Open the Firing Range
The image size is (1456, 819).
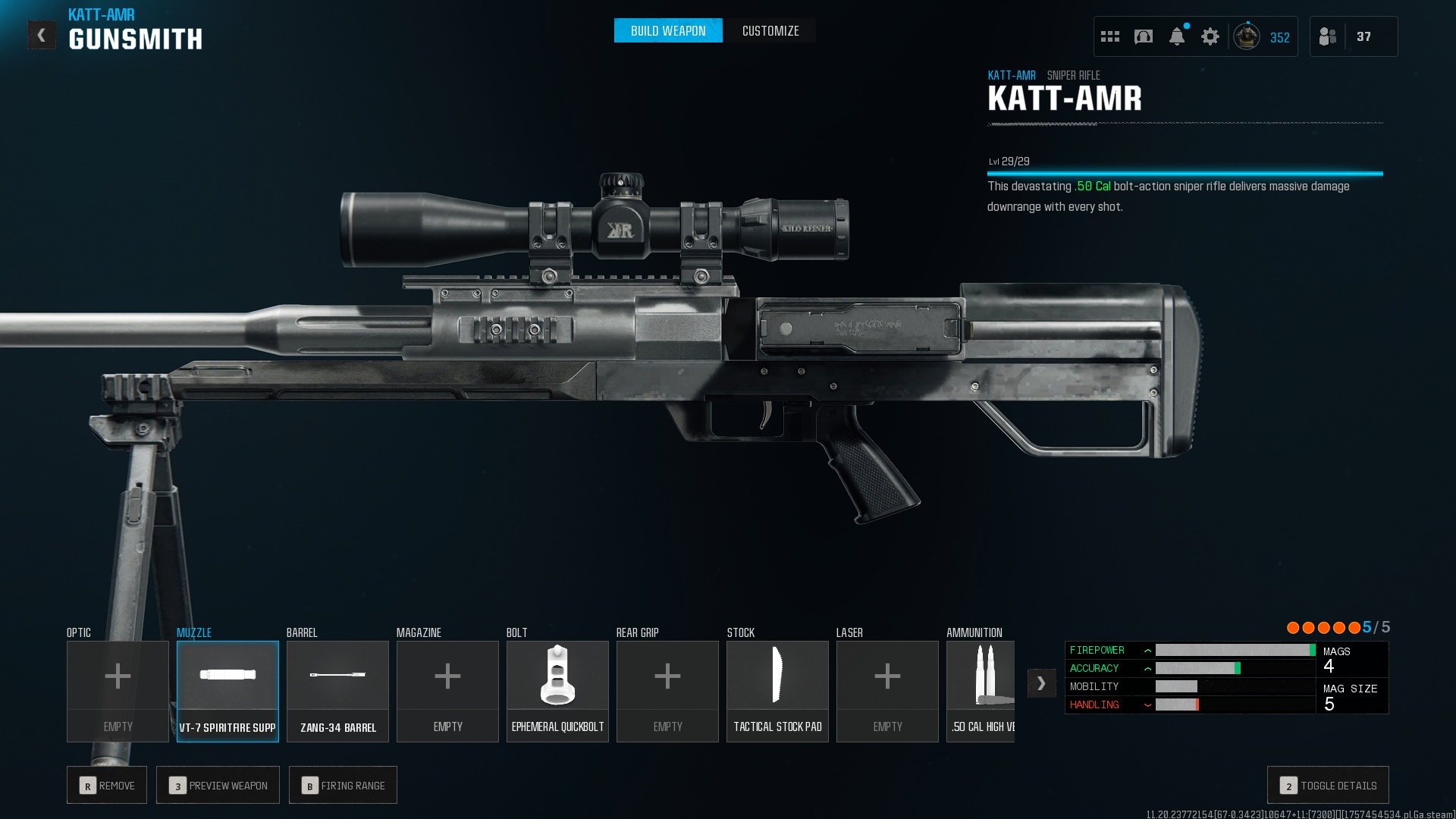(x=343, y=785)
